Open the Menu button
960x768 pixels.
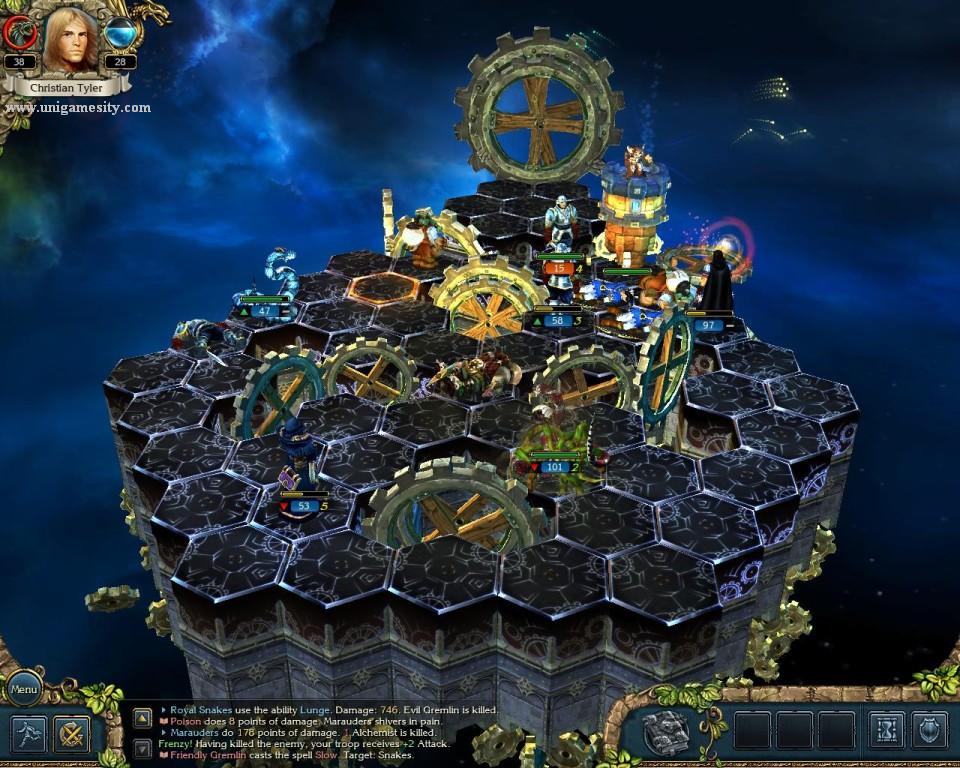click(24, 689)
